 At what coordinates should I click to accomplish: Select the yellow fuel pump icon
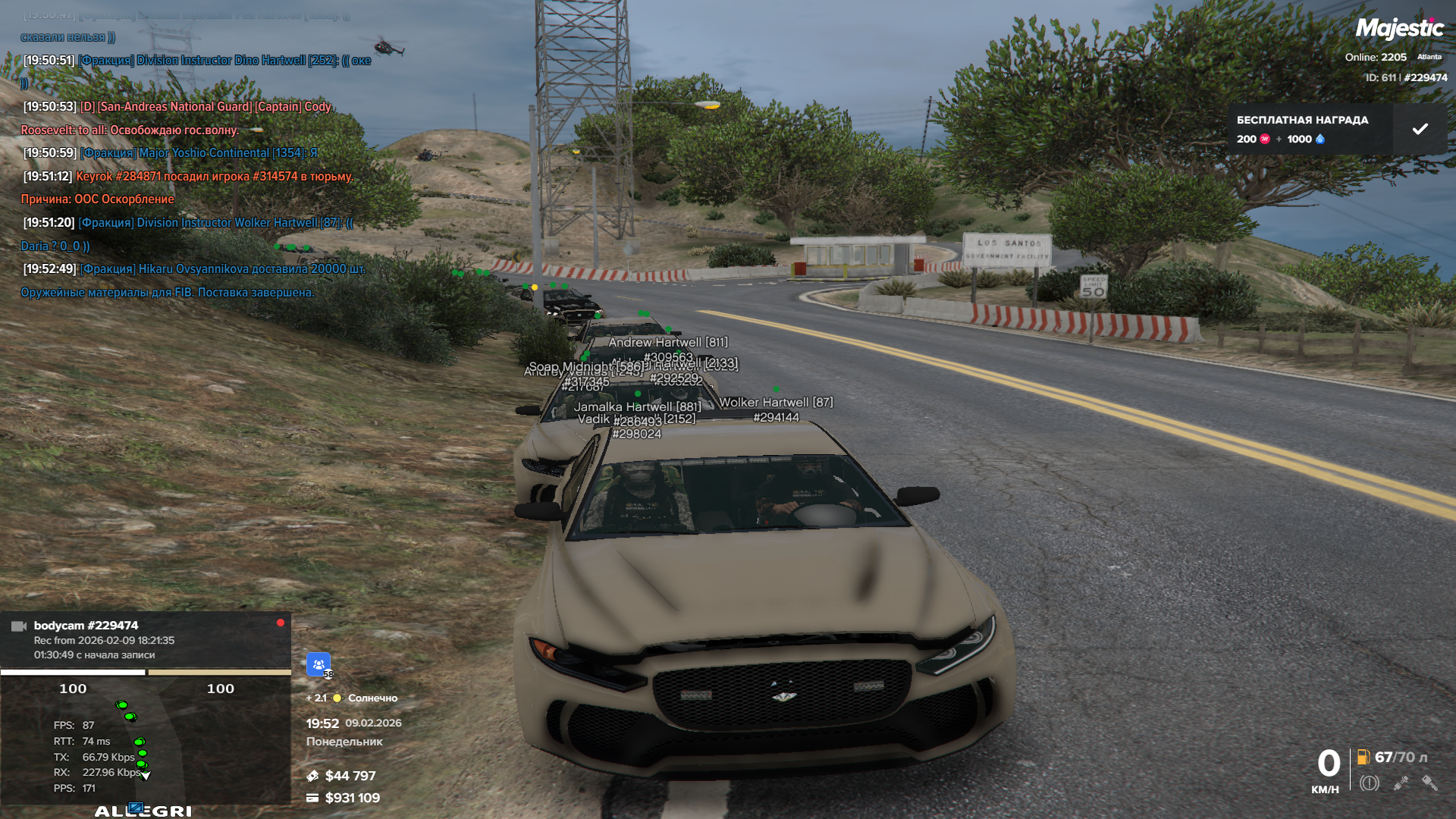(1363, 757)
